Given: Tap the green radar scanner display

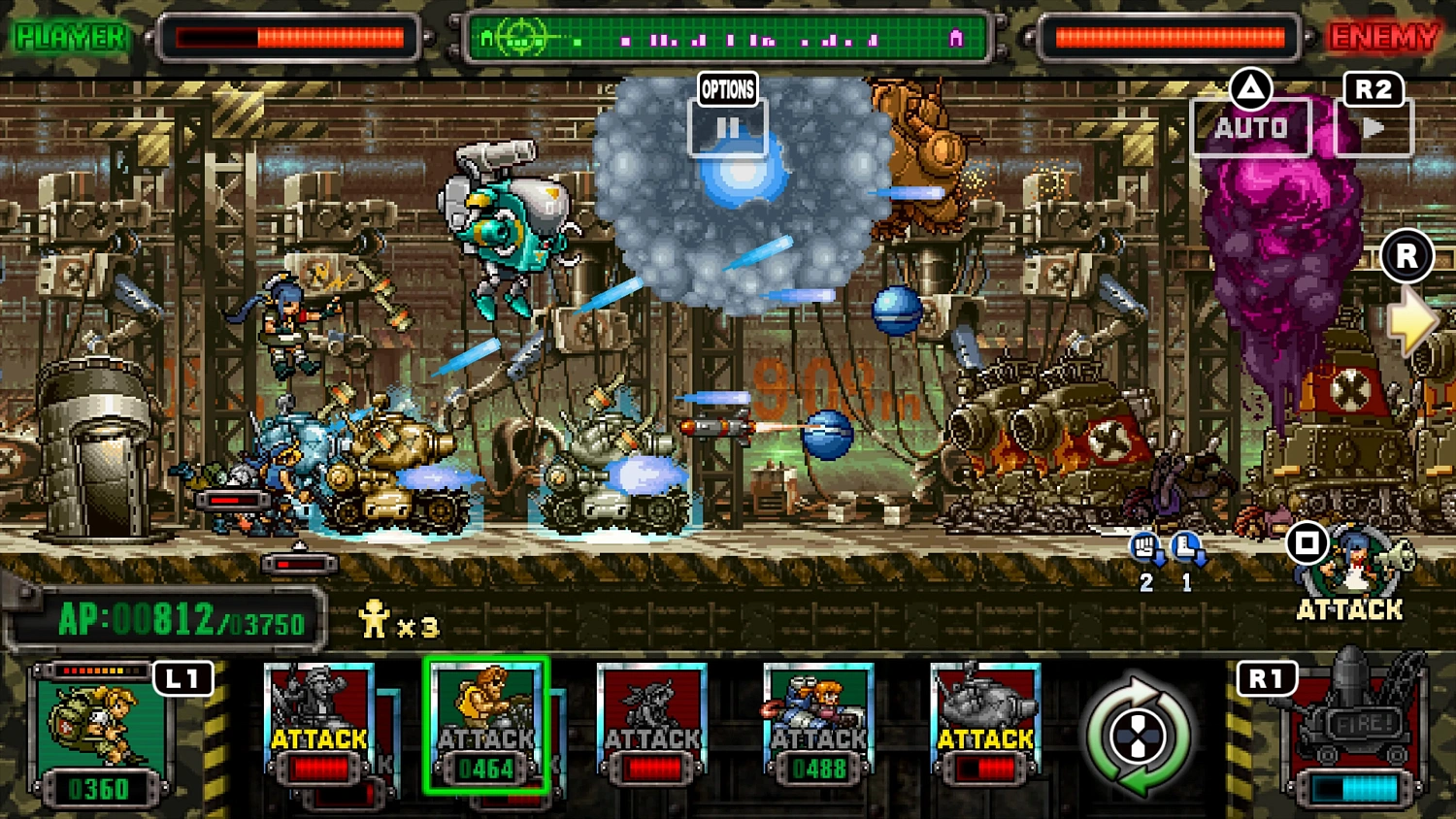Looking at the screenshot, I should tap(728, 37).
